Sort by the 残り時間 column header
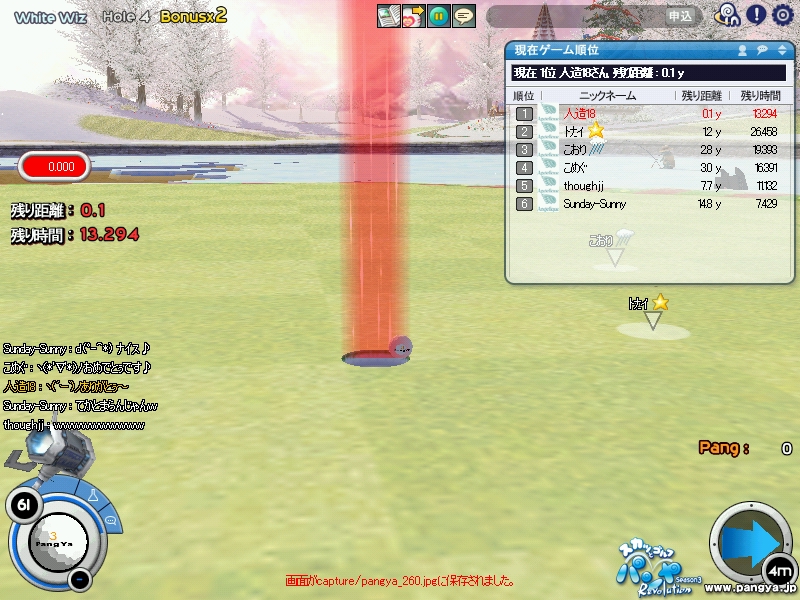Screen dimensions: 800x600 click(x=761, y=95)
